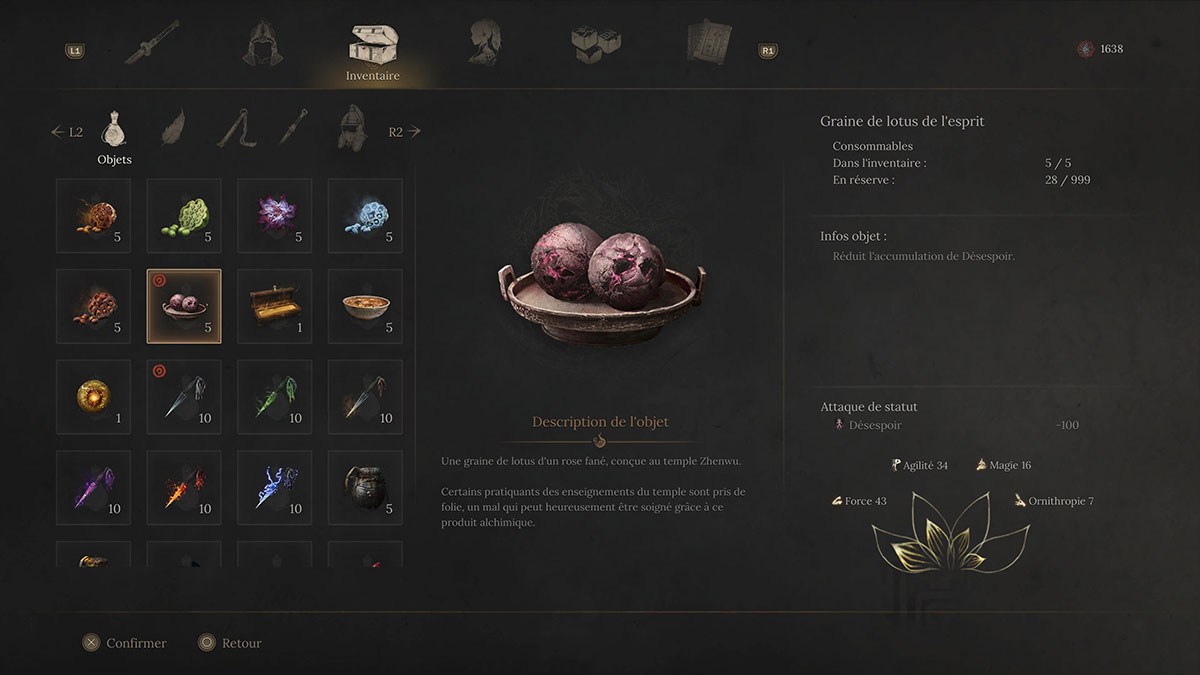Select the green lotus seed pod slot
Image resolution: width=1200 pixels, height=675 pixels.
[x=184, y=215]
